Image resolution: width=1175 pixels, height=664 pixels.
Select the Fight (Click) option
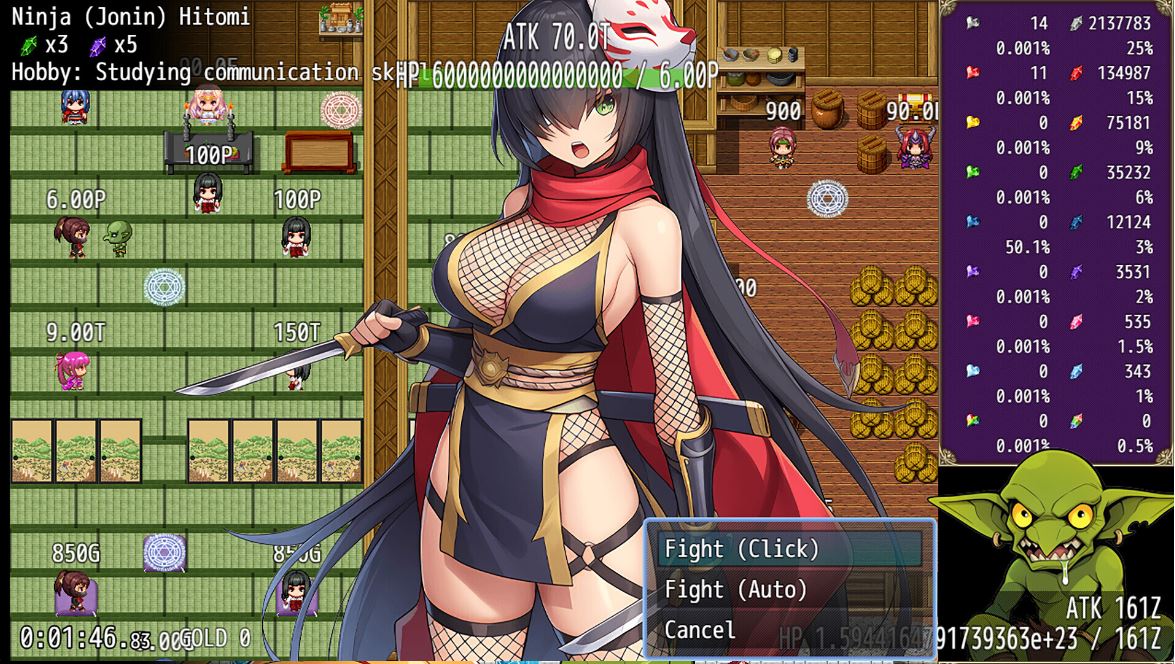[742, 549]
